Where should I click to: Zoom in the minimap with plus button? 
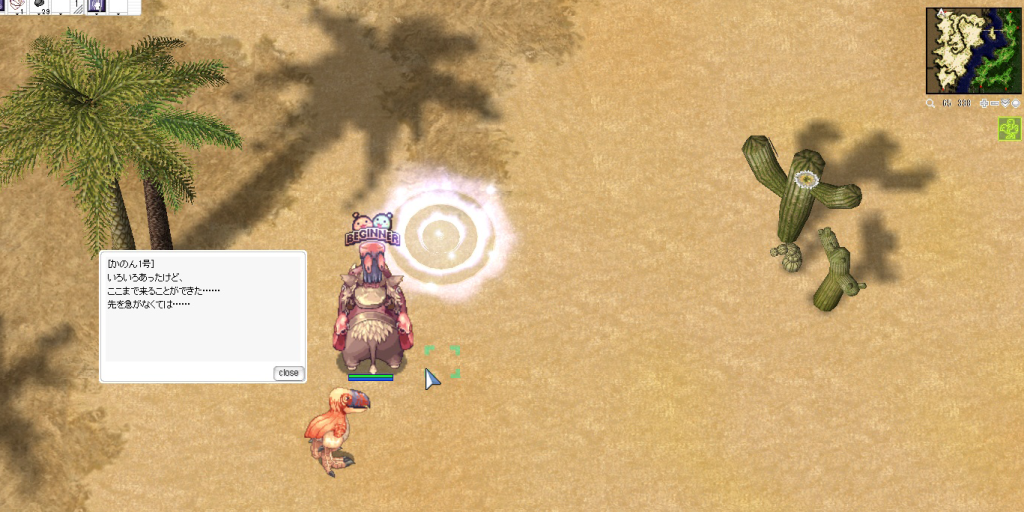[984, 103]
